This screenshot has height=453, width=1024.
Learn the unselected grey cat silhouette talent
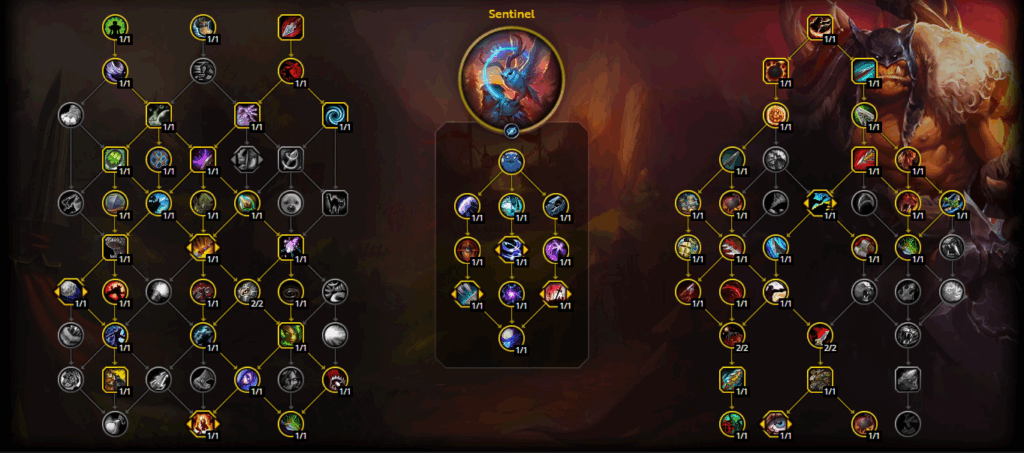(335, 203)
